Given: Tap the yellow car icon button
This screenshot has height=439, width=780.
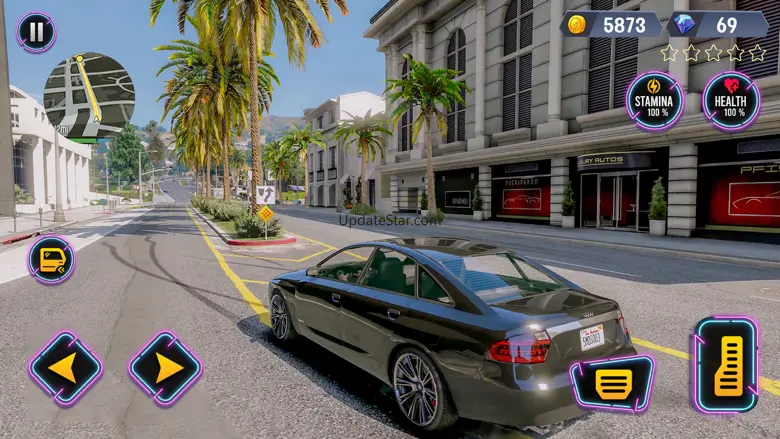Looking at the screenshot, I should (51, 260).
